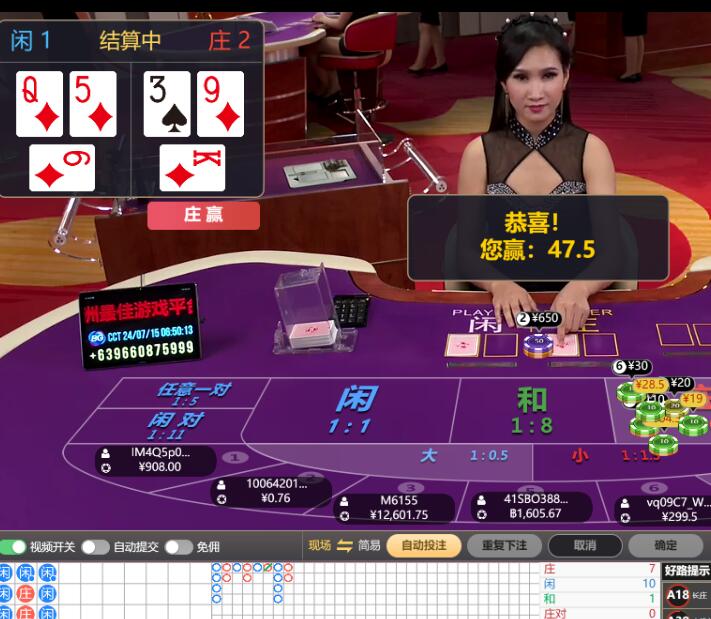Enable the 自动提交 auto-submit toggle
Image resolution: width=711 pixels, height=619 pixels.
point(95,547)
